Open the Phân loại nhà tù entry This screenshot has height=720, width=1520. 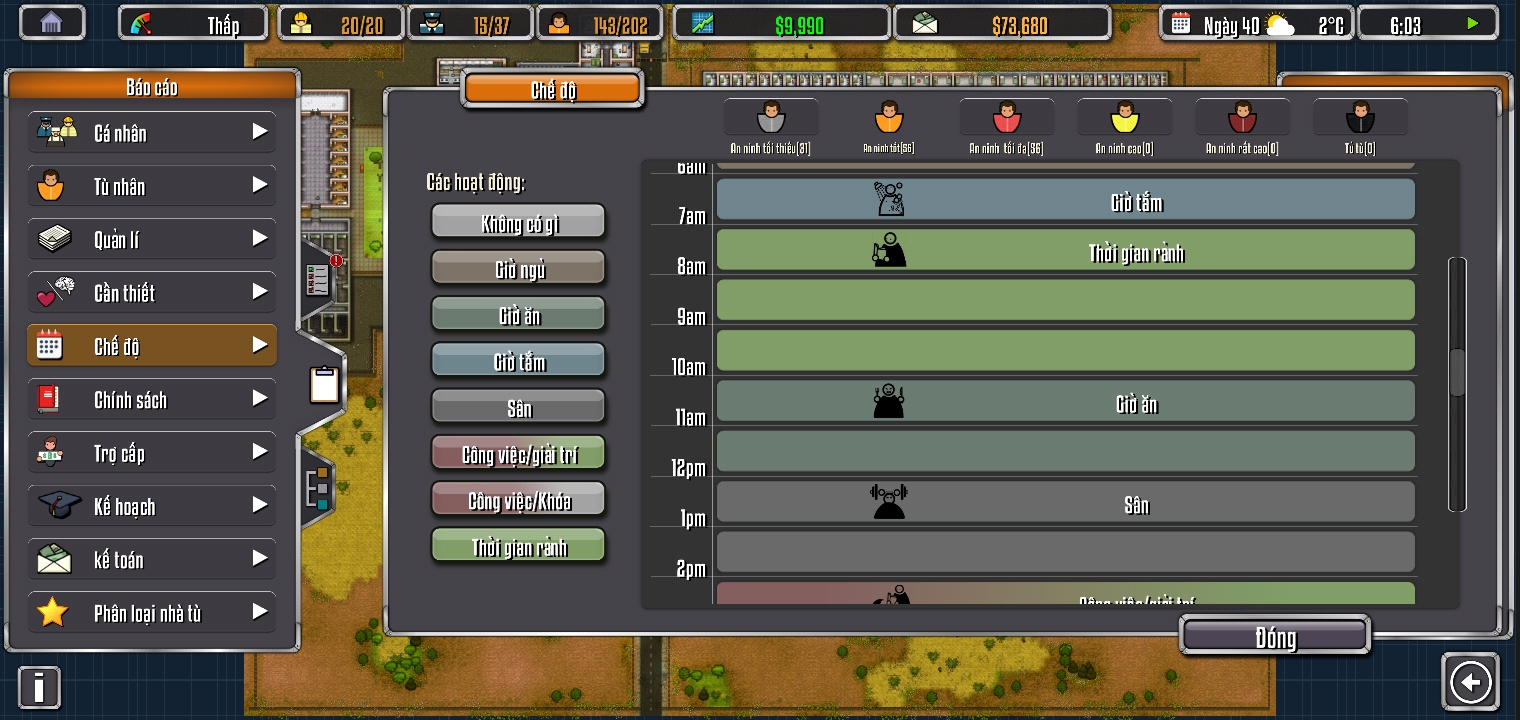click(151, 612)
